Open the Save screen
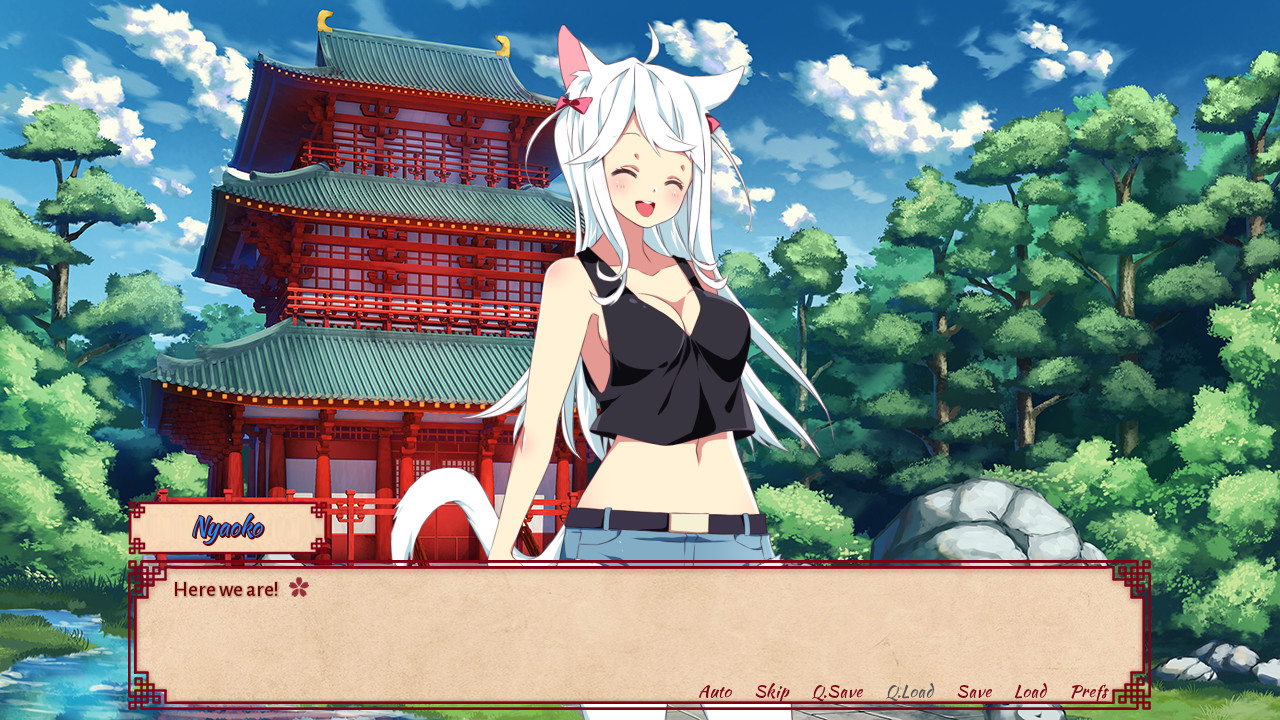 (974, 691)
